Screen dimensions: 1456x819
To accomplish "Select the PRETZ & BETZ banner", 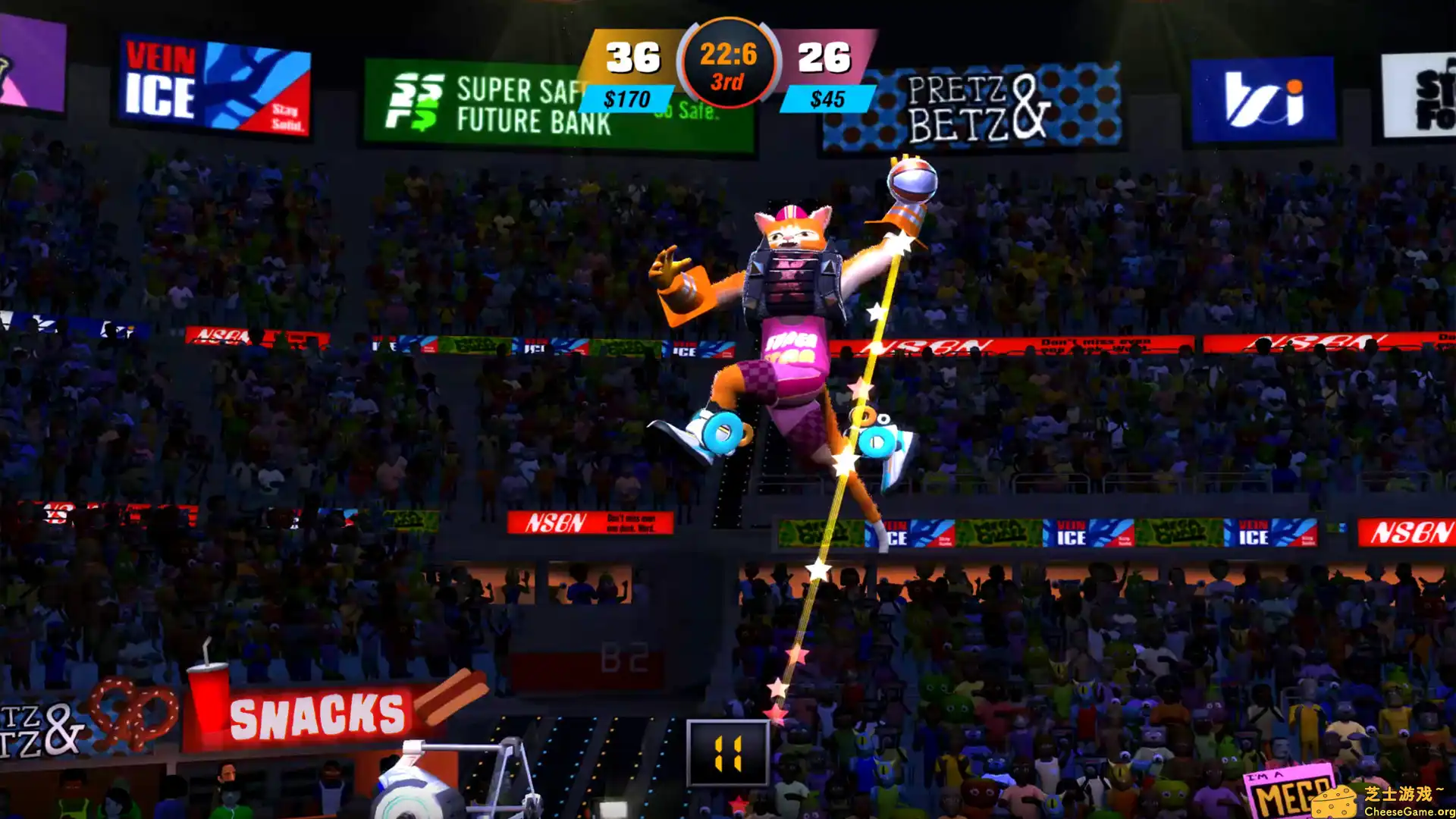I will (973, 106).
